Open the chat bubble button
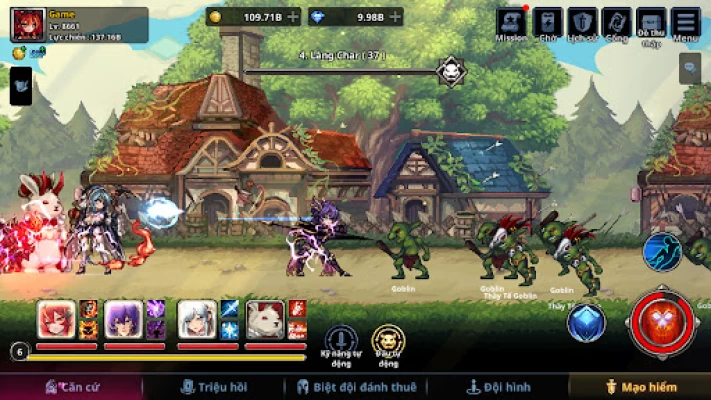Screen dimensions: 711x400 pyautogui.click(x=690, y=68)
